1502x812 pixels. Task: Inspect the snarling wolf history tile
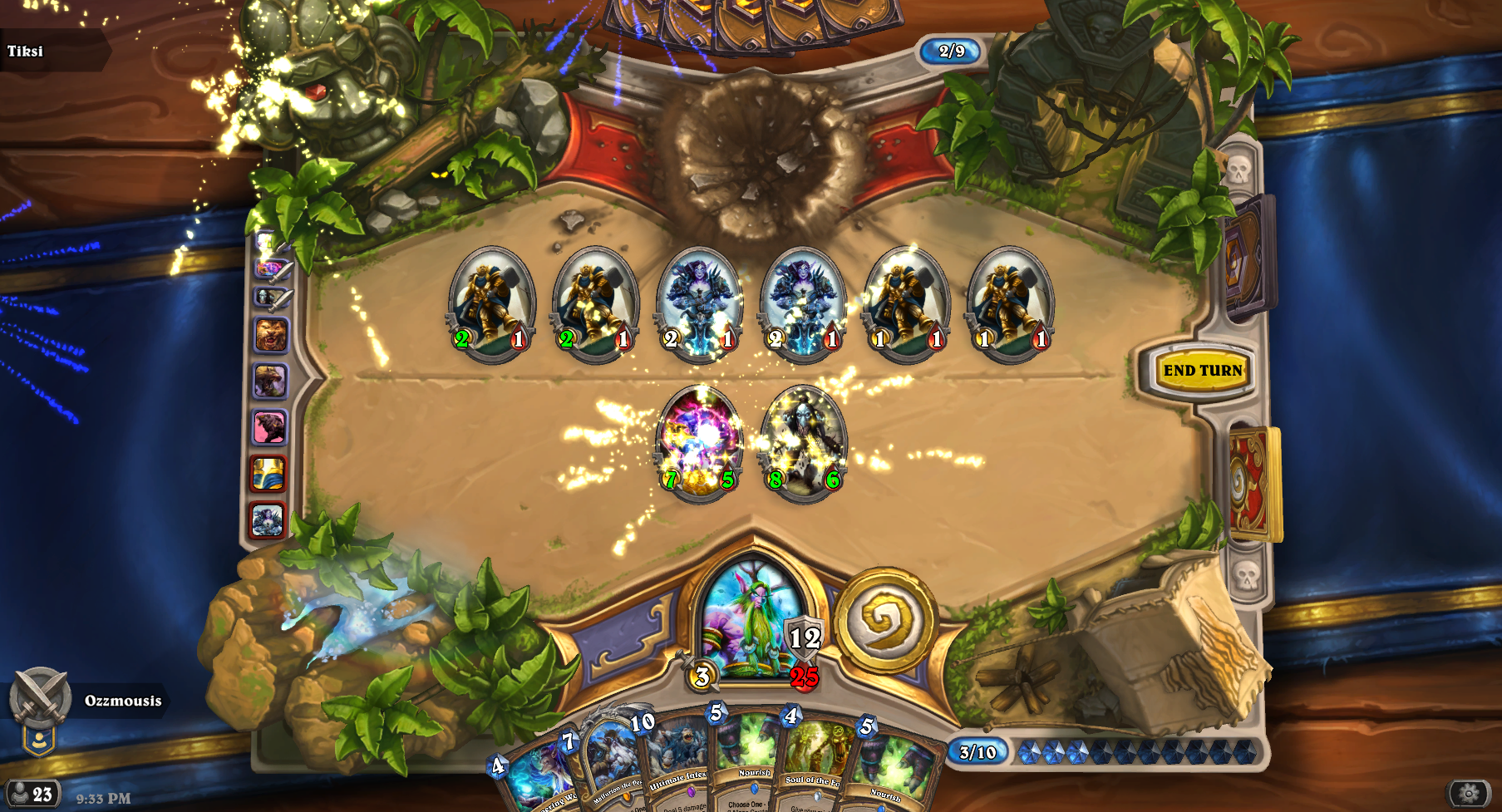270,381
